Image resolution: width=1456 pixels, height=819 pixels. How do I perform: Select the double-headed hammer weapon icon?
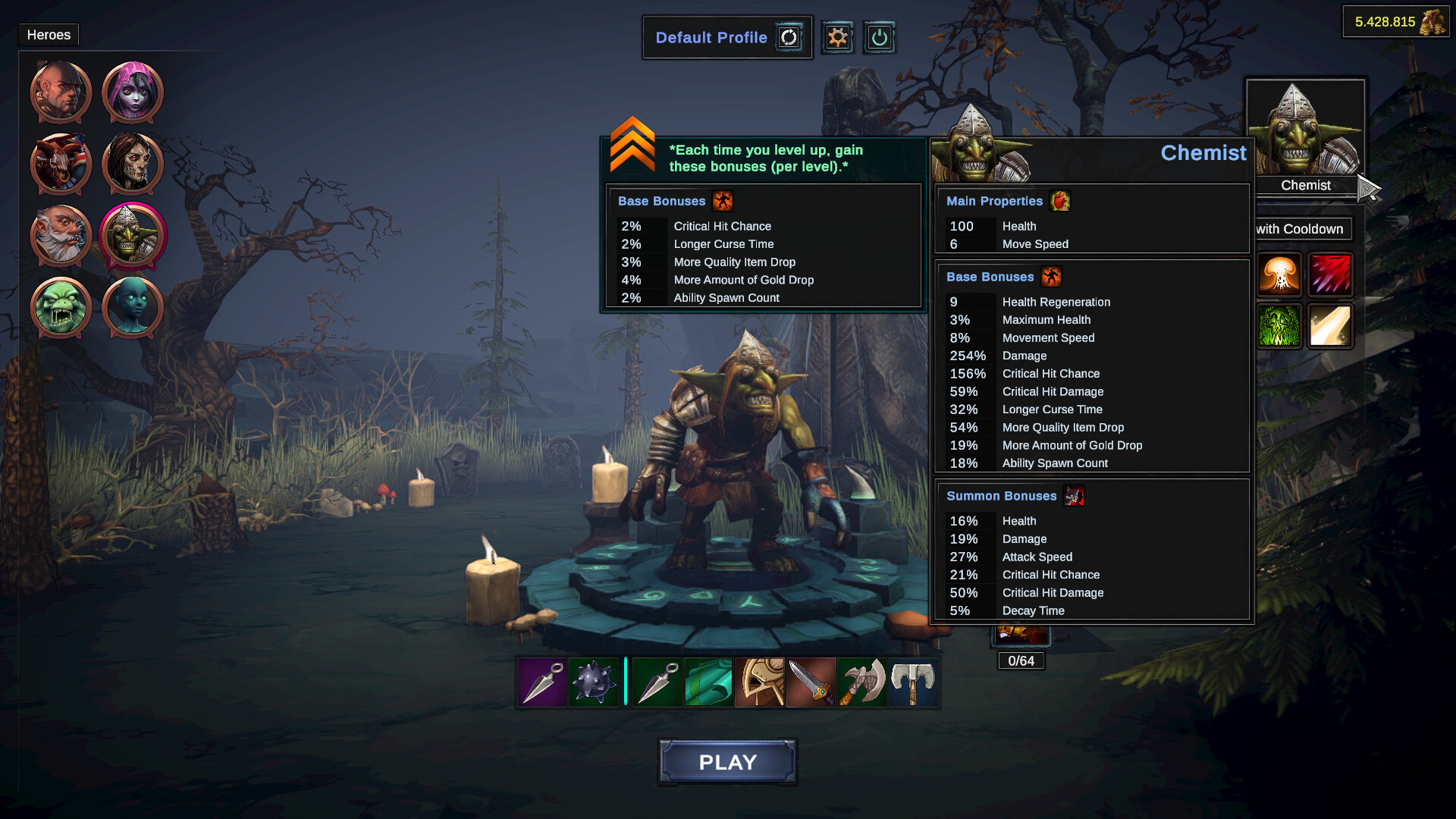tap(914, 682)
